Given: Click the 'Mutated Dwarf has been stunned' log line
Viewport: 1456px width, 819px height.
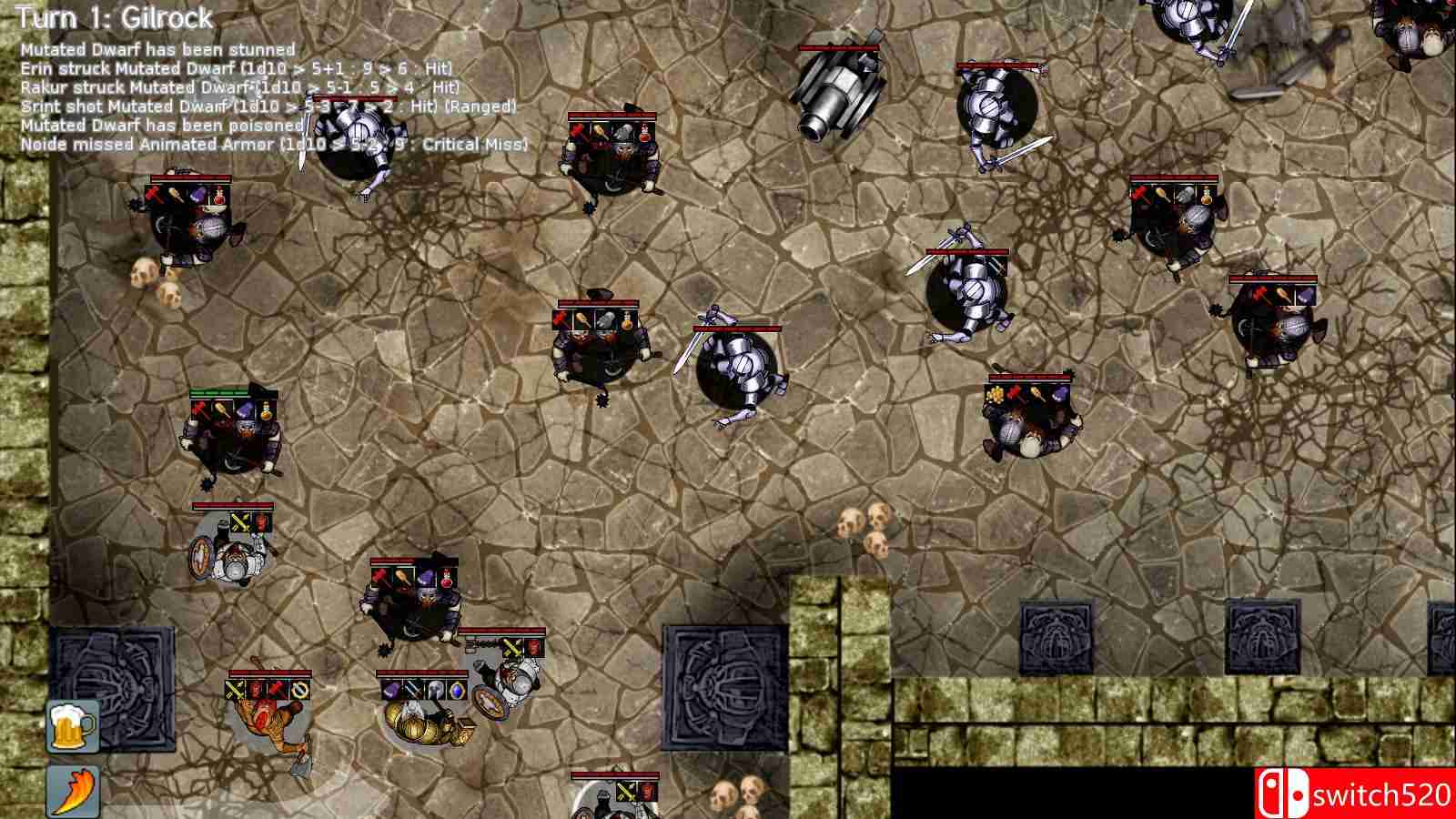Looking at the screenshot, I should click(x=155, y=50).
